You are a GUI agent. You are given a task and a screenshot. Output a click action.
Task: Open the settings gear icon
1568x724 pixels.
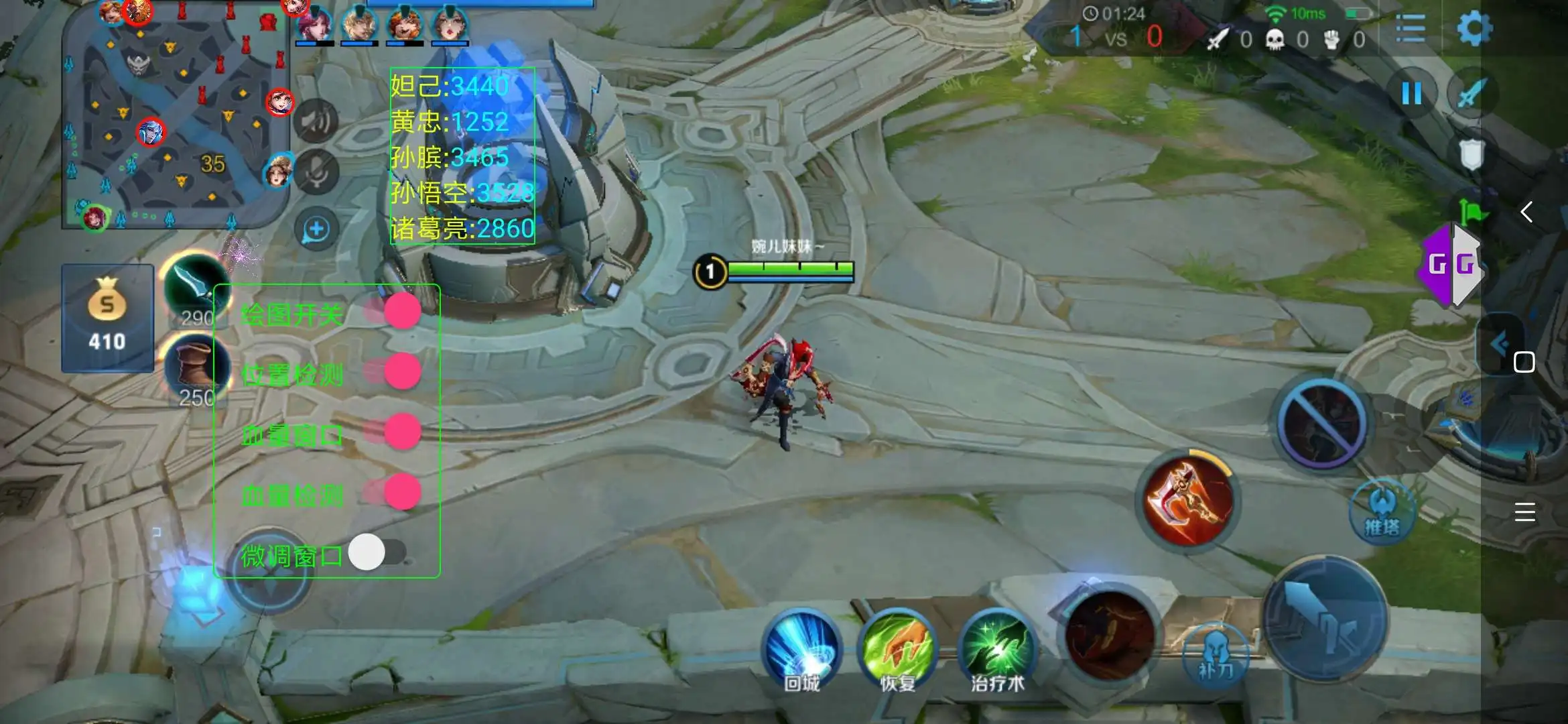click(1474, 29)
